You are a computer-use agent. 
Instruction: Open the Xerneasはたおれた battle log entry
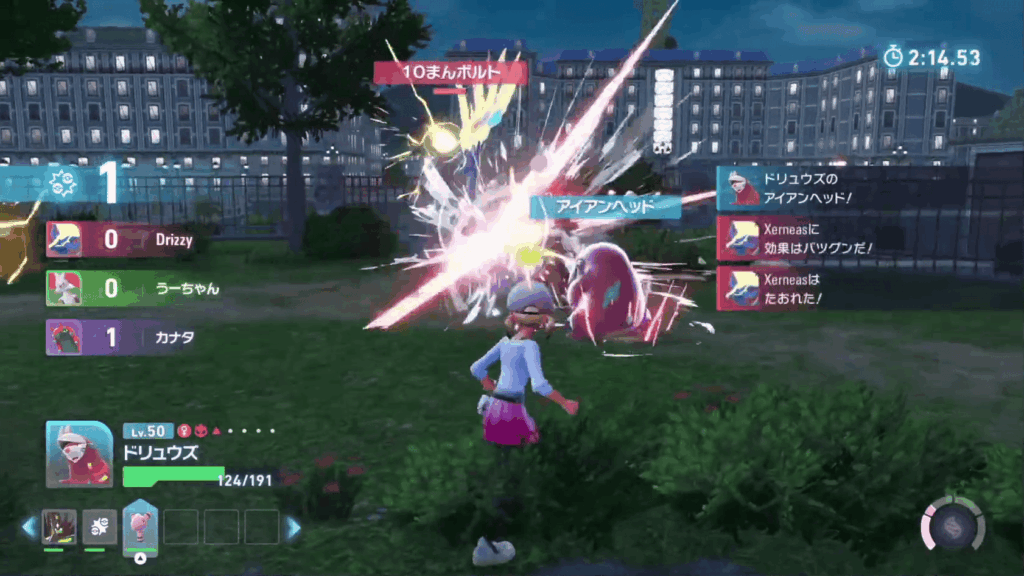(x=798, y=288)
